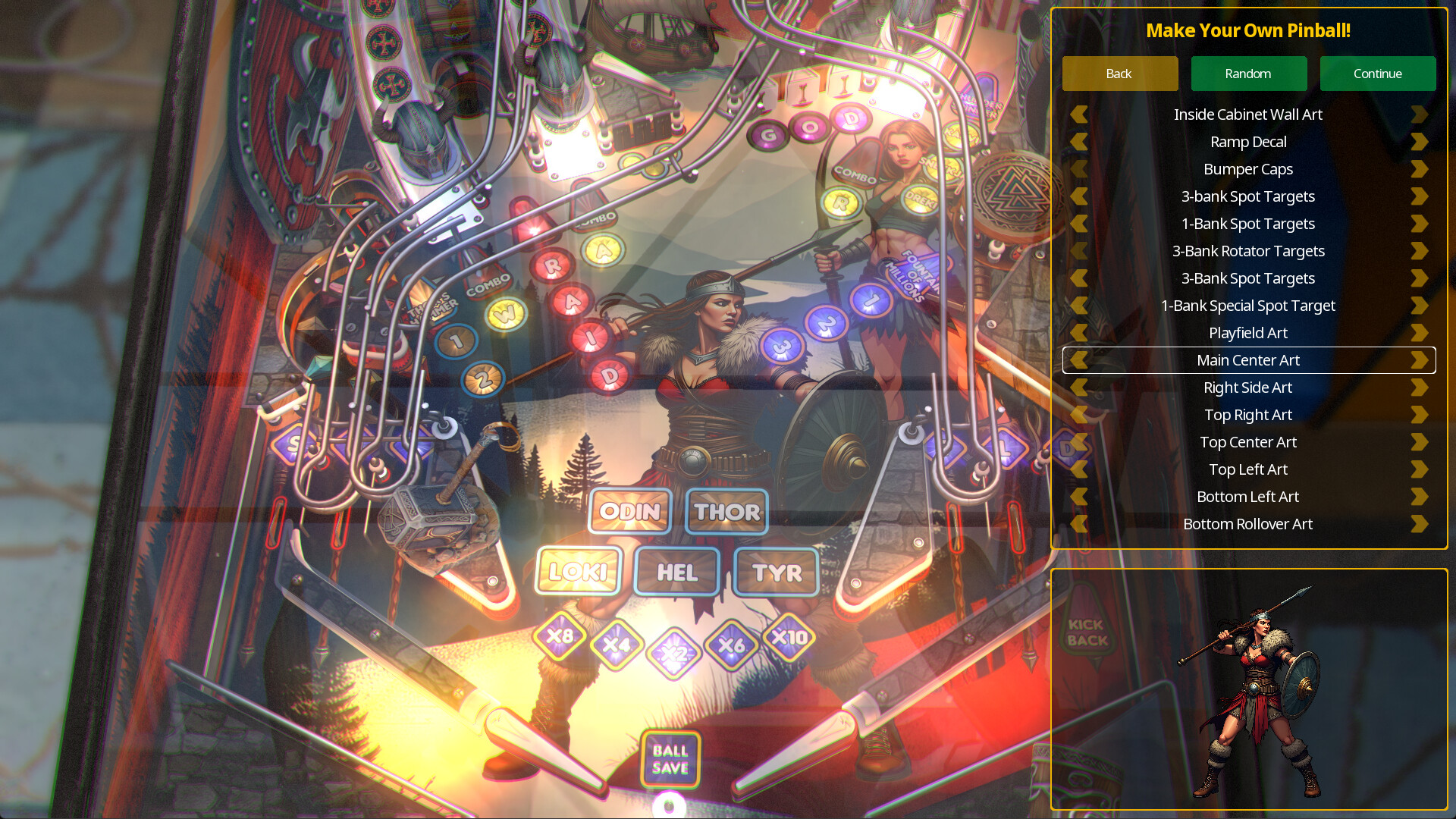Click the left arrow for Ramp Decal
Image resolution: width=1456 pixels, height=819 pixels.
coord(1078,142)
